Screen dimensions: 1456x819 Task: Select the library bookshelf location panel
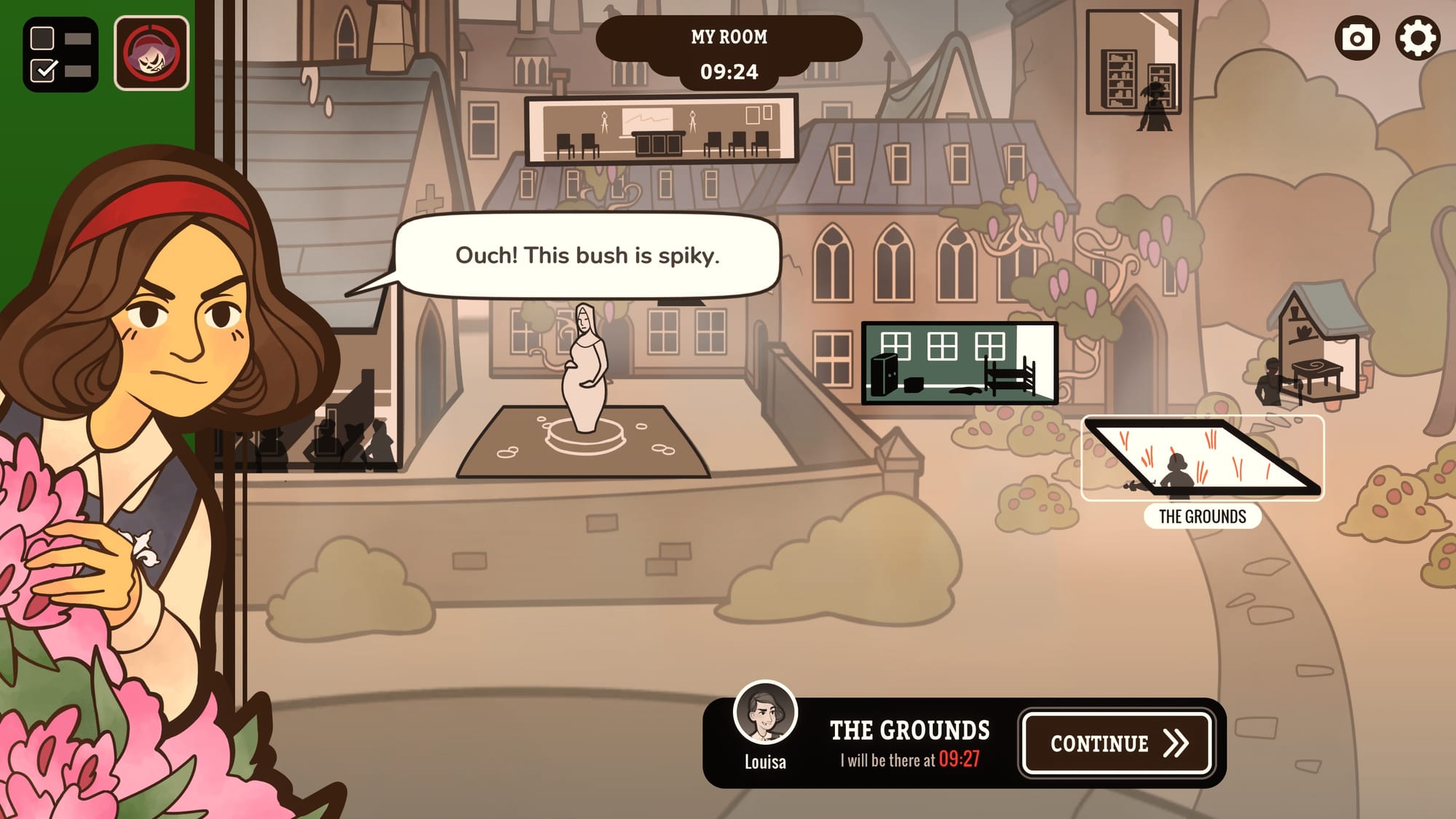click(x=1133, y=64)
